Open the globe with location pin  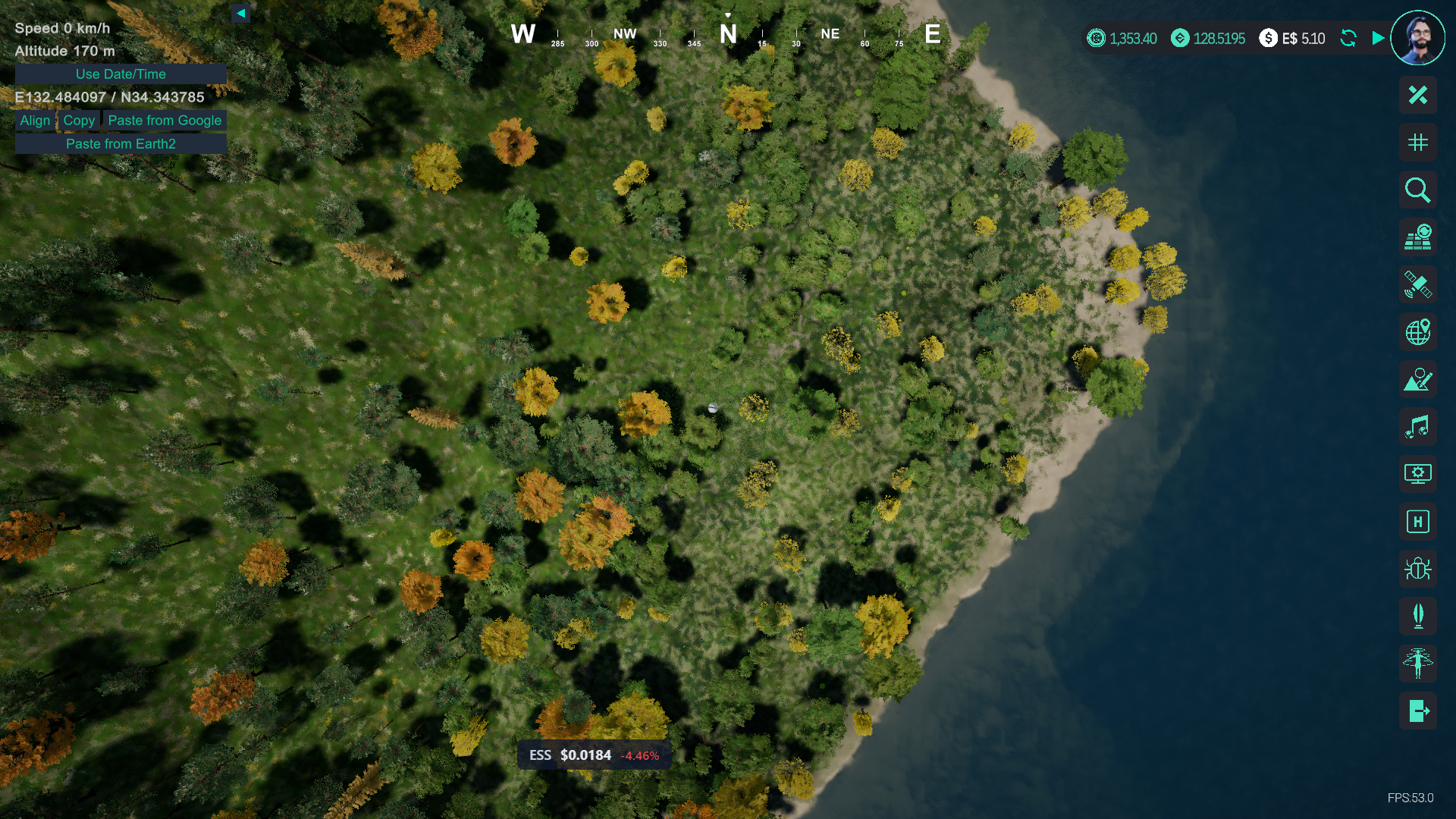(x=1417, y=332)
